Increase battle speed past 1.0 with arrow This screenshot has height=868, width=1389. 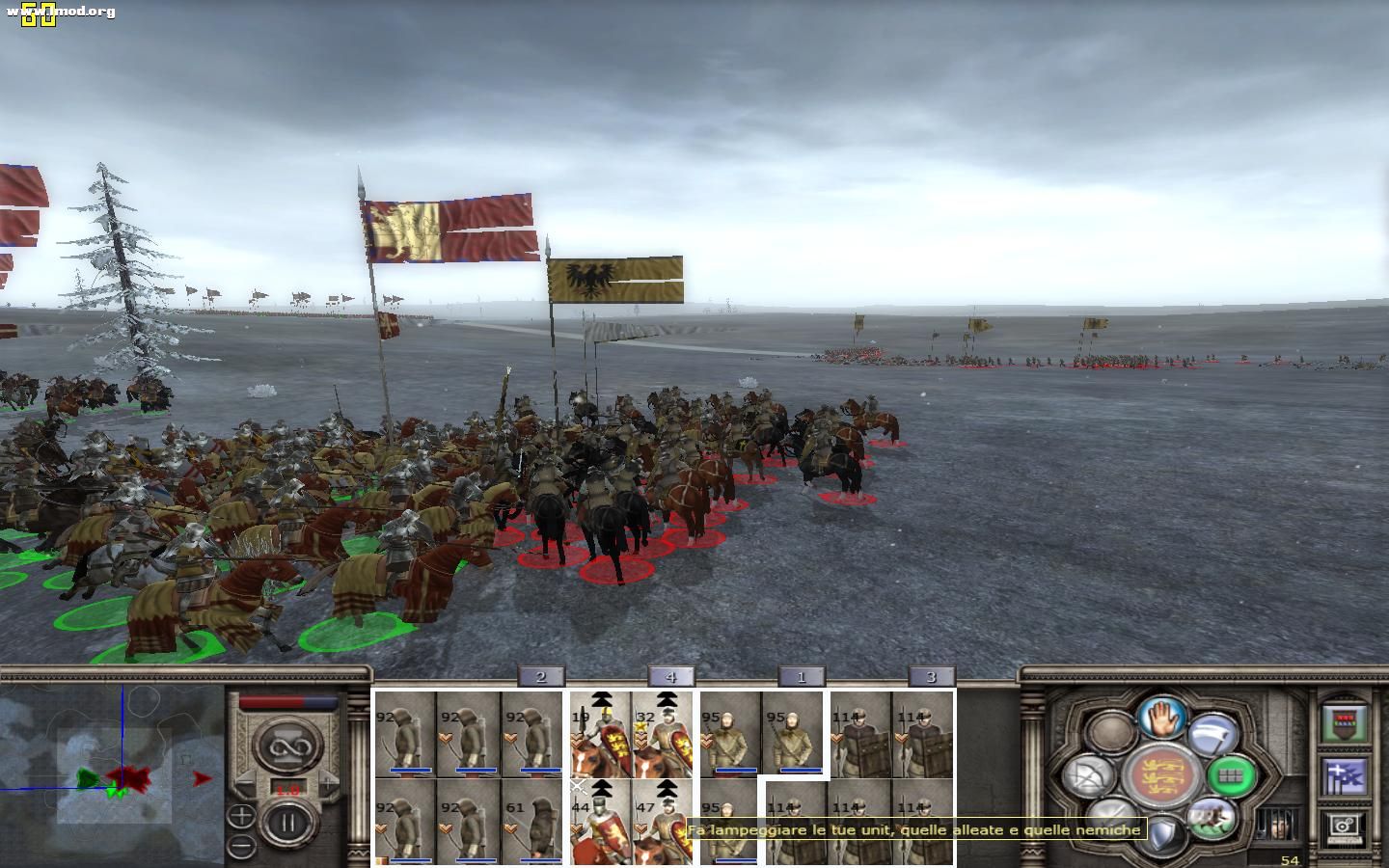[x=327, y=783]
